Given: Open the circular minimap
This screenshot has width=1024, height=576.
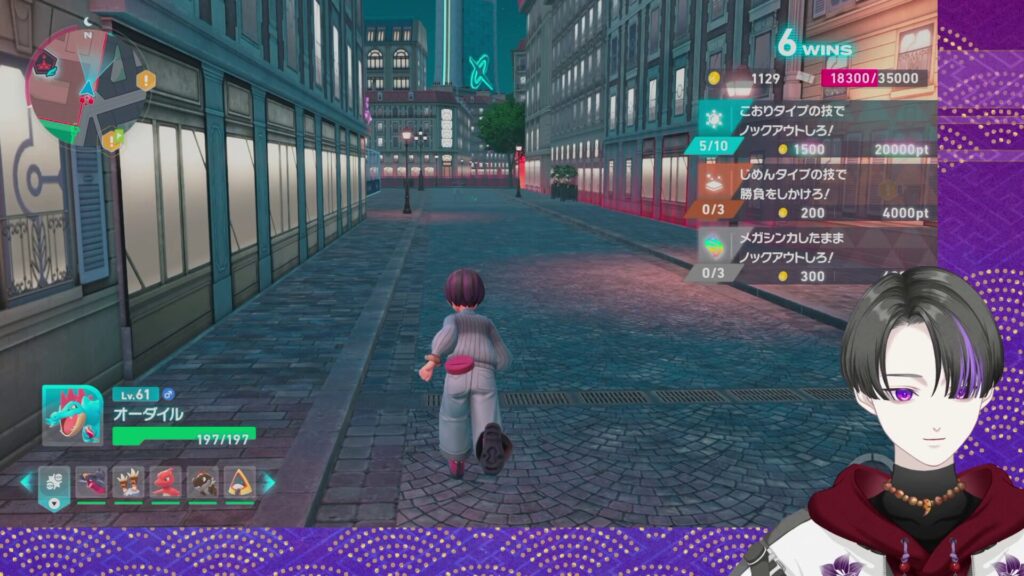Looking at the screenshot, I should tap(85, 86).
